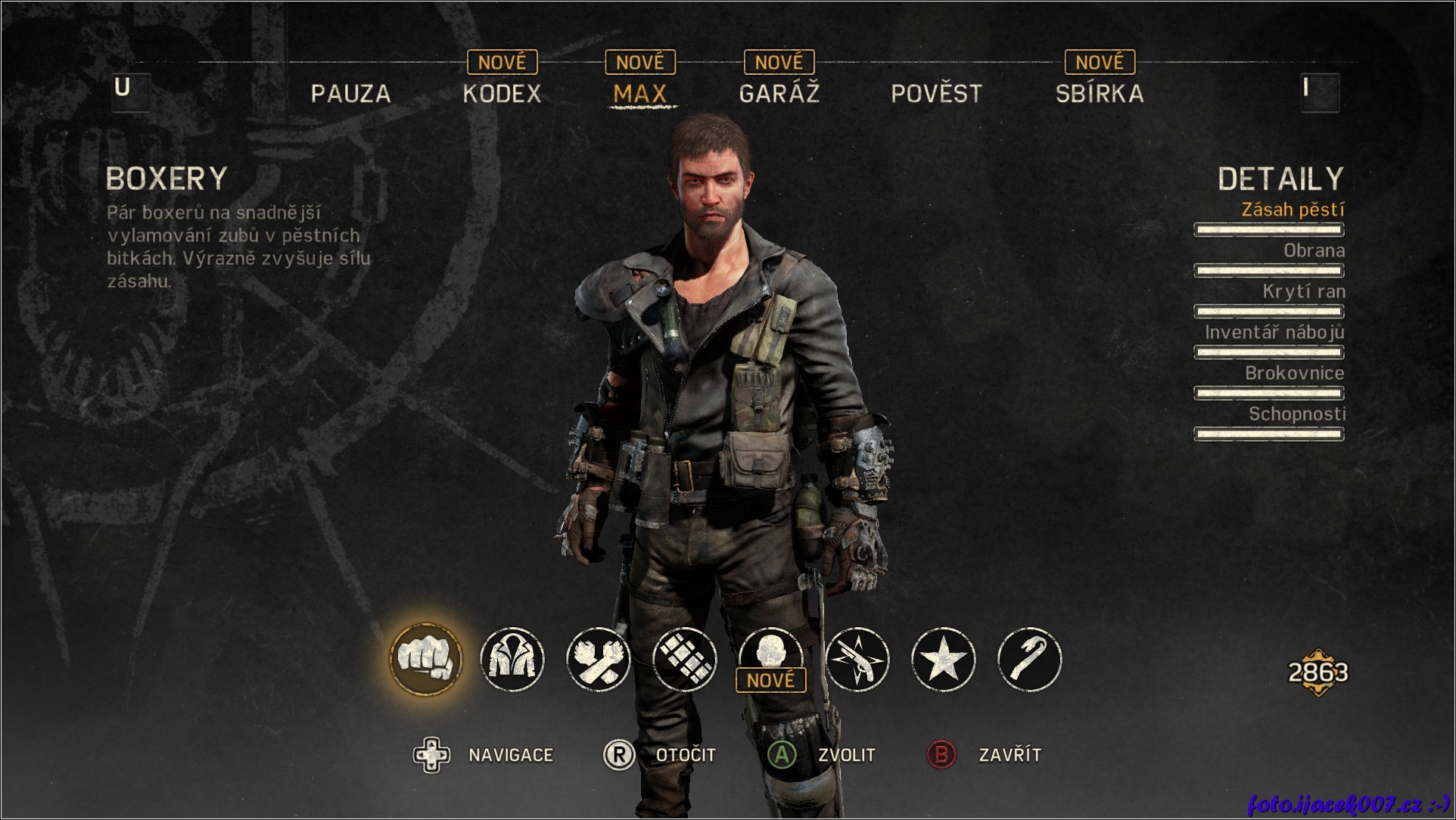
Task: Switch to the PAUZA tab
Action: click(x=350, y=94)
